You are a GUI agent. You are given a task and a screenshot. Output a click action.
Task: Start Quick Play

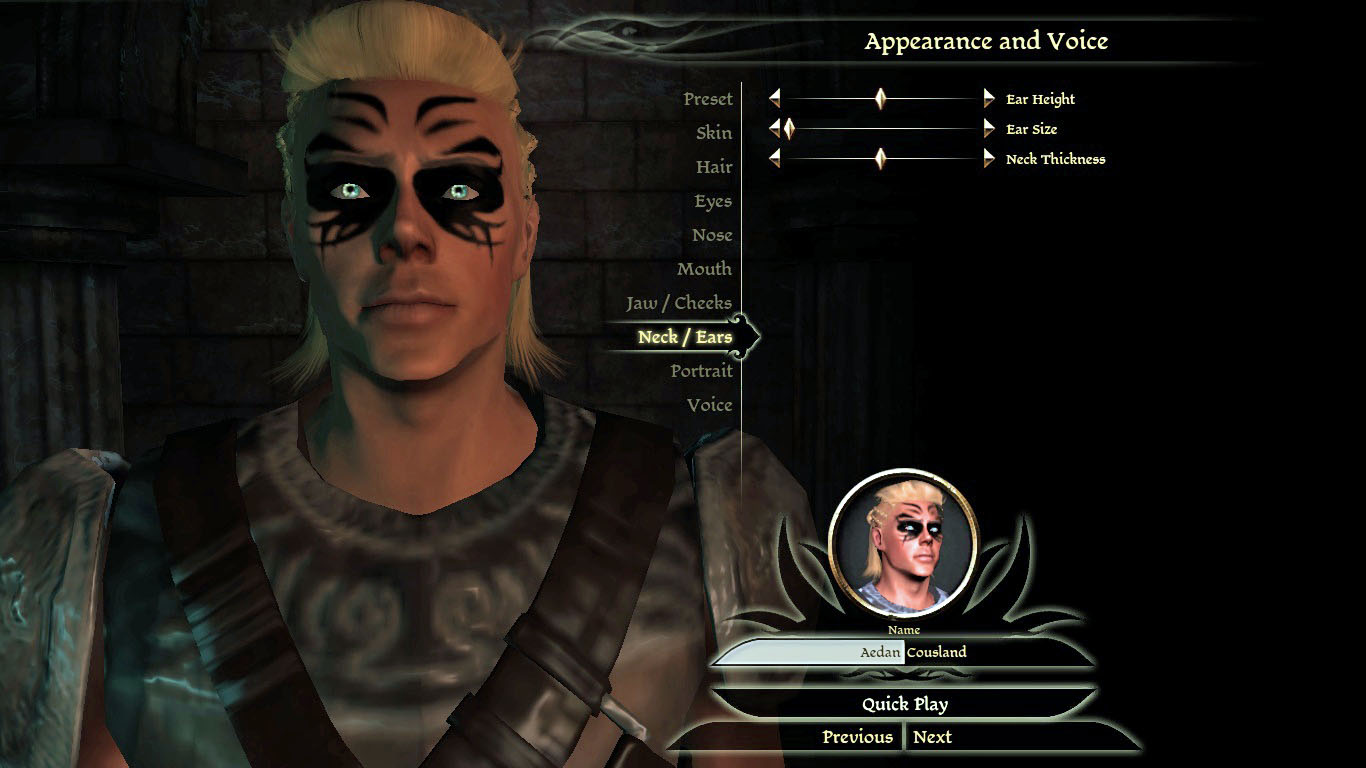[x=905, y=704]
